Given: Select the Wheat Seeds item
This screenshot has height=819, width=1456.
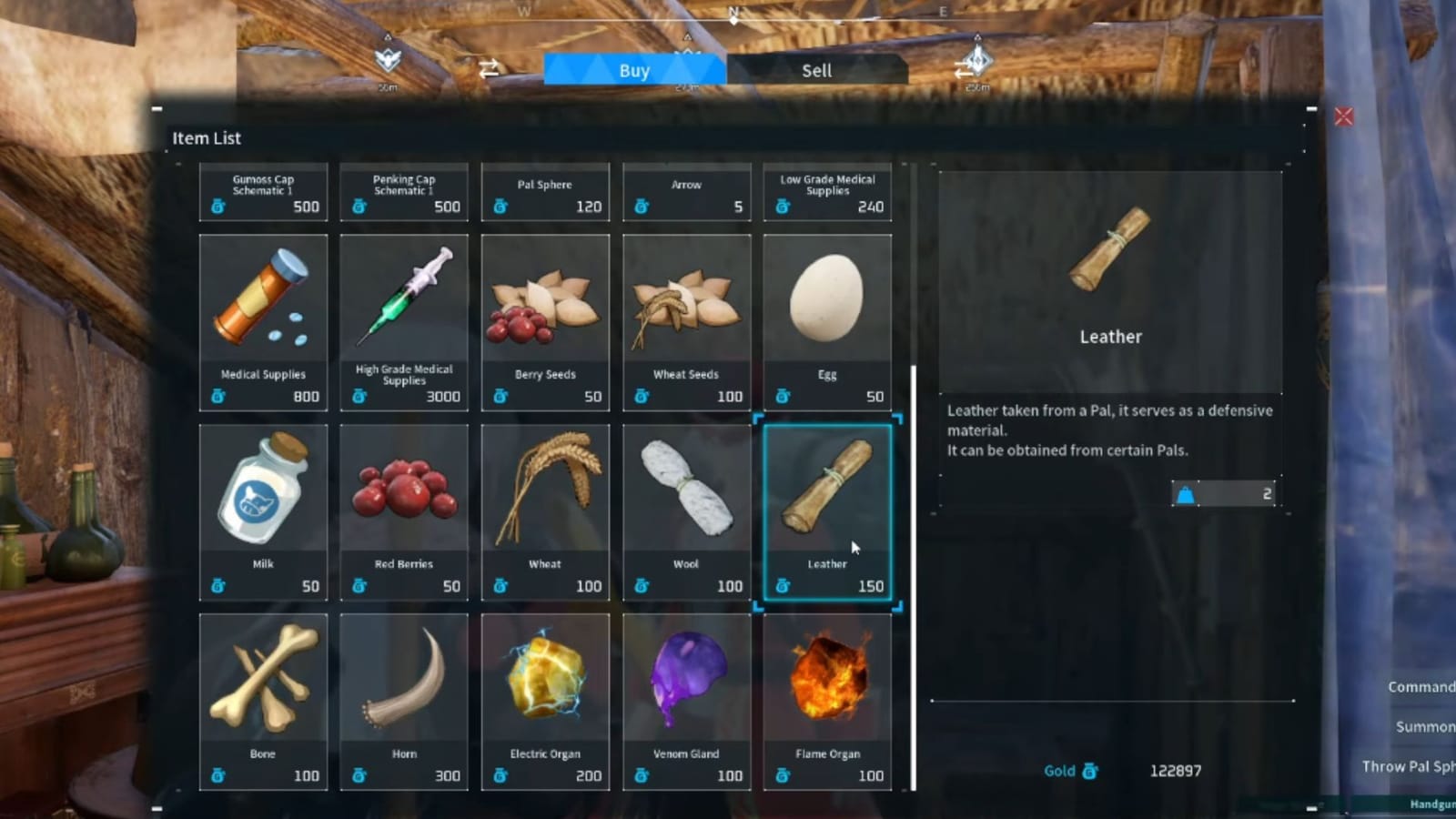Looking at the screenshot, I should click(686, 318).
